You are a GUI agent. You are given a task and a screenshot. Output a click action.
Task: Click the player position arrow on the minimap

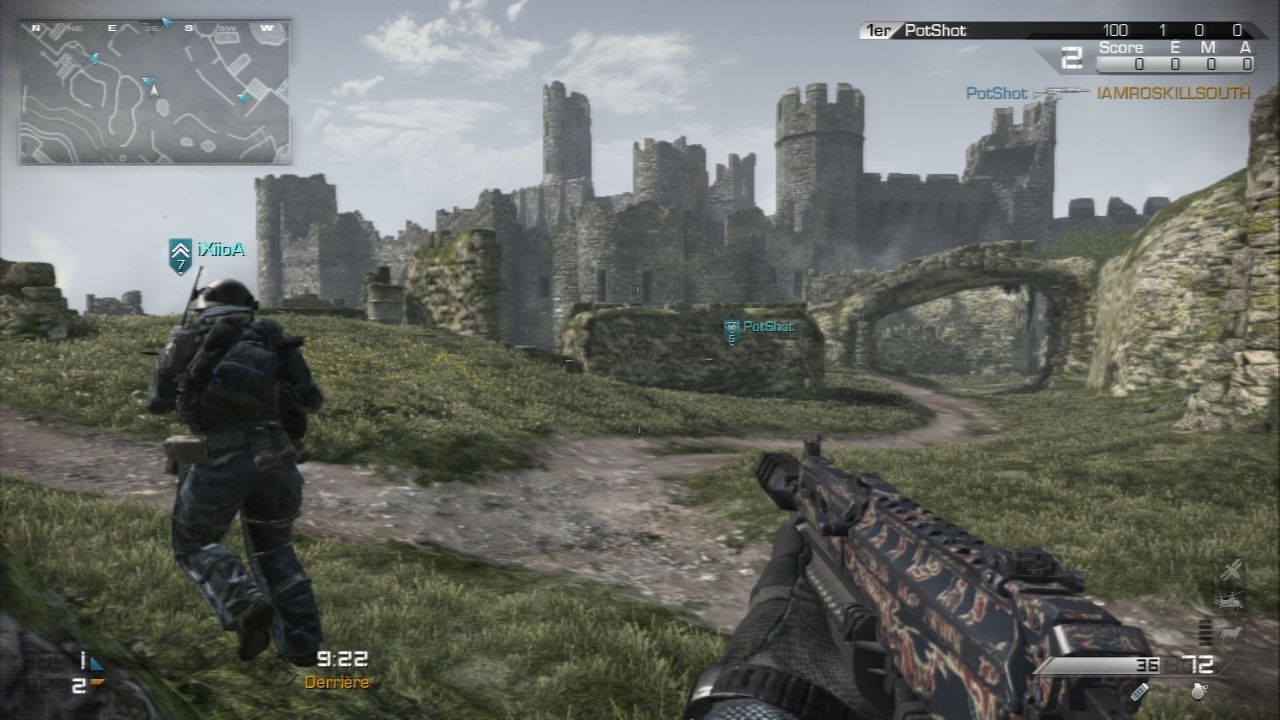point(154,88)
